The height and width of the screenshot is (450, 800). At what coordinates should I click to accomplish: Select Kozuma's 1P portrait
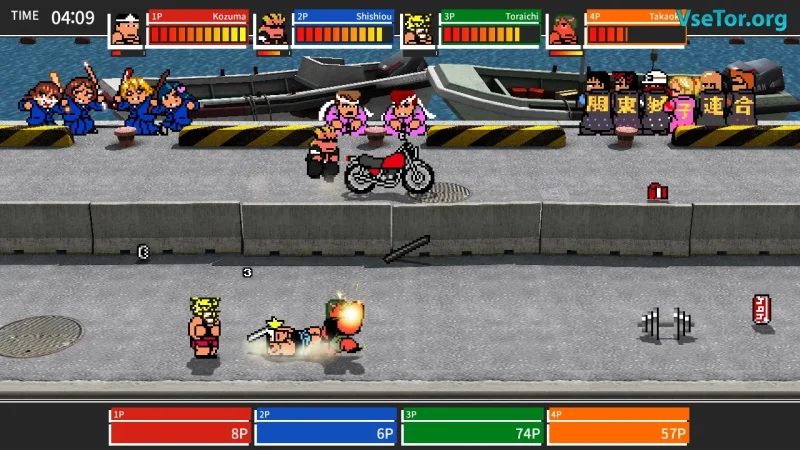tap(126, 30)
